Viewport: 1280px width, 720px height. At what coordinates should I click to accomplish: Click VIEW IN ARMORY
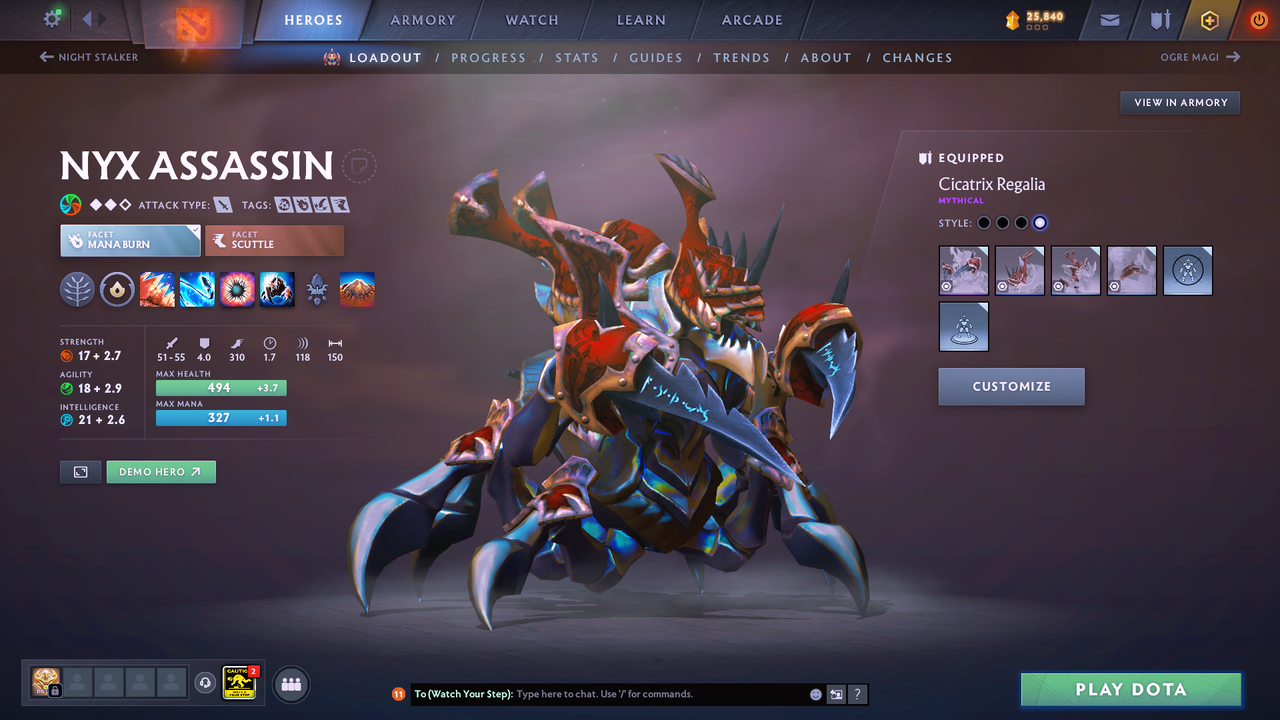coord(1179,102)
